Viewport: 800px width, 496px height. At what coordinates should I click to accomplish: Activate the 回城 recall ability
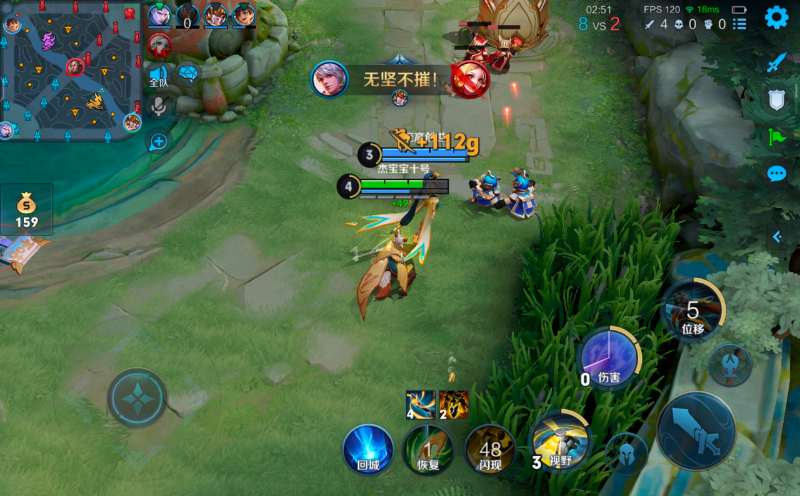pos(367,448)
